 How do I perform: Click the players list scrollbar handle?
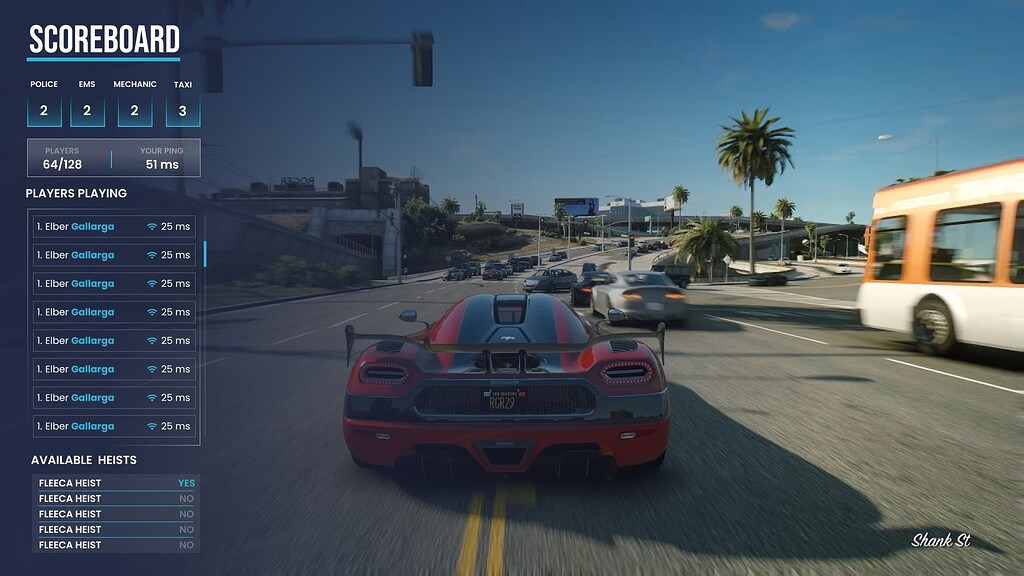click(x=205, y=254)
